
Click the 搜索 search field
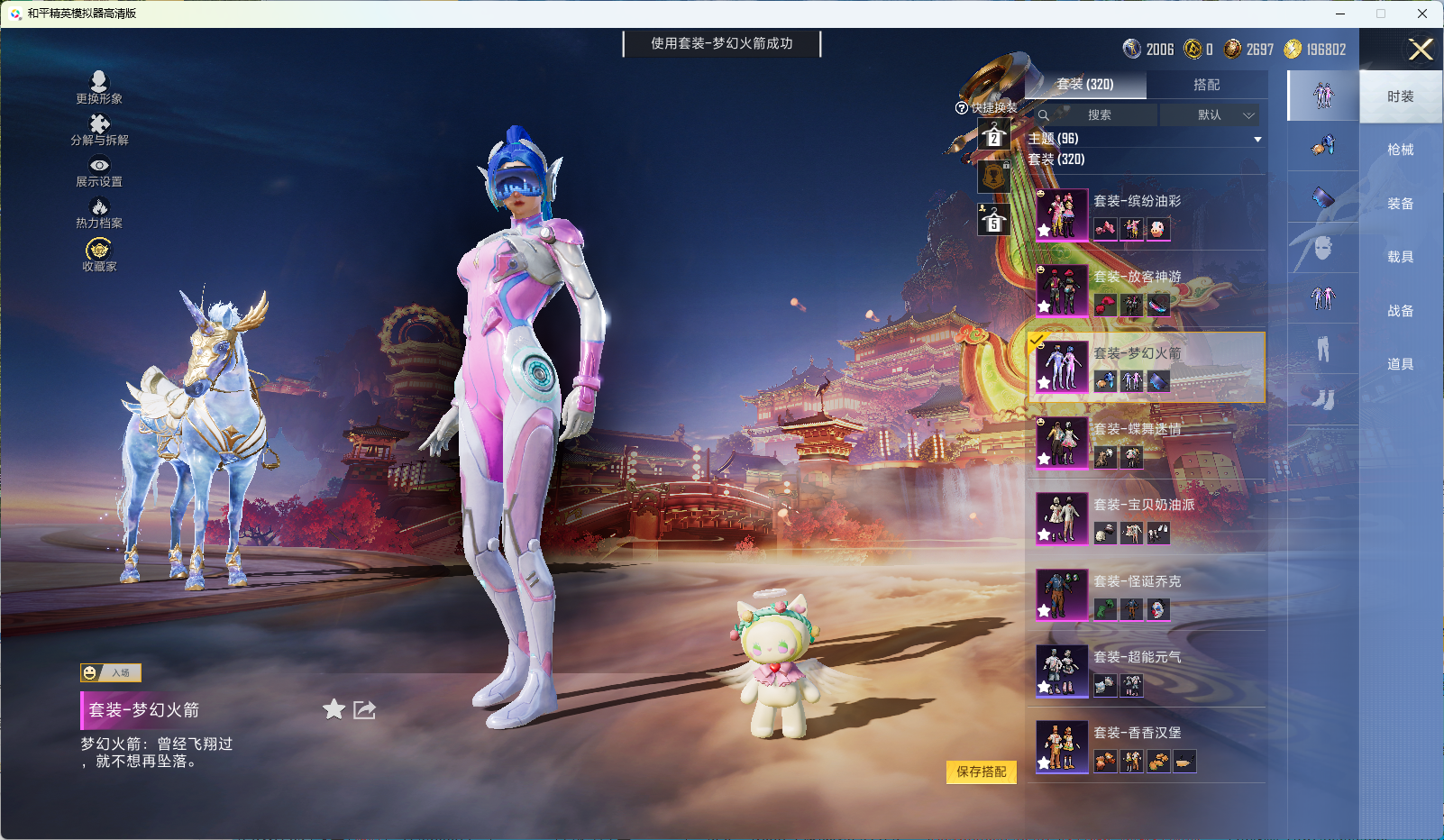(1099, 115)
